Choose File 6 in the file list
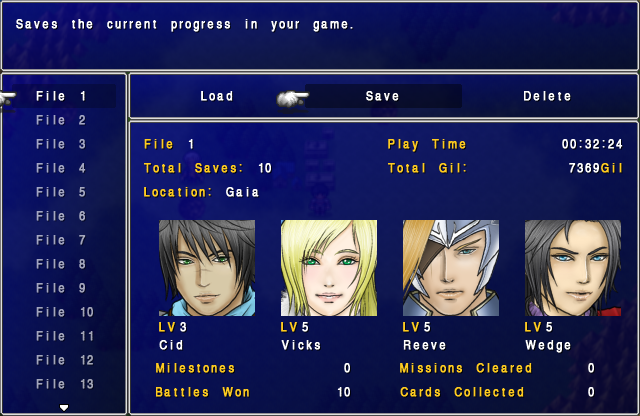This screenshot has height=416, width=640. (61, 217)
